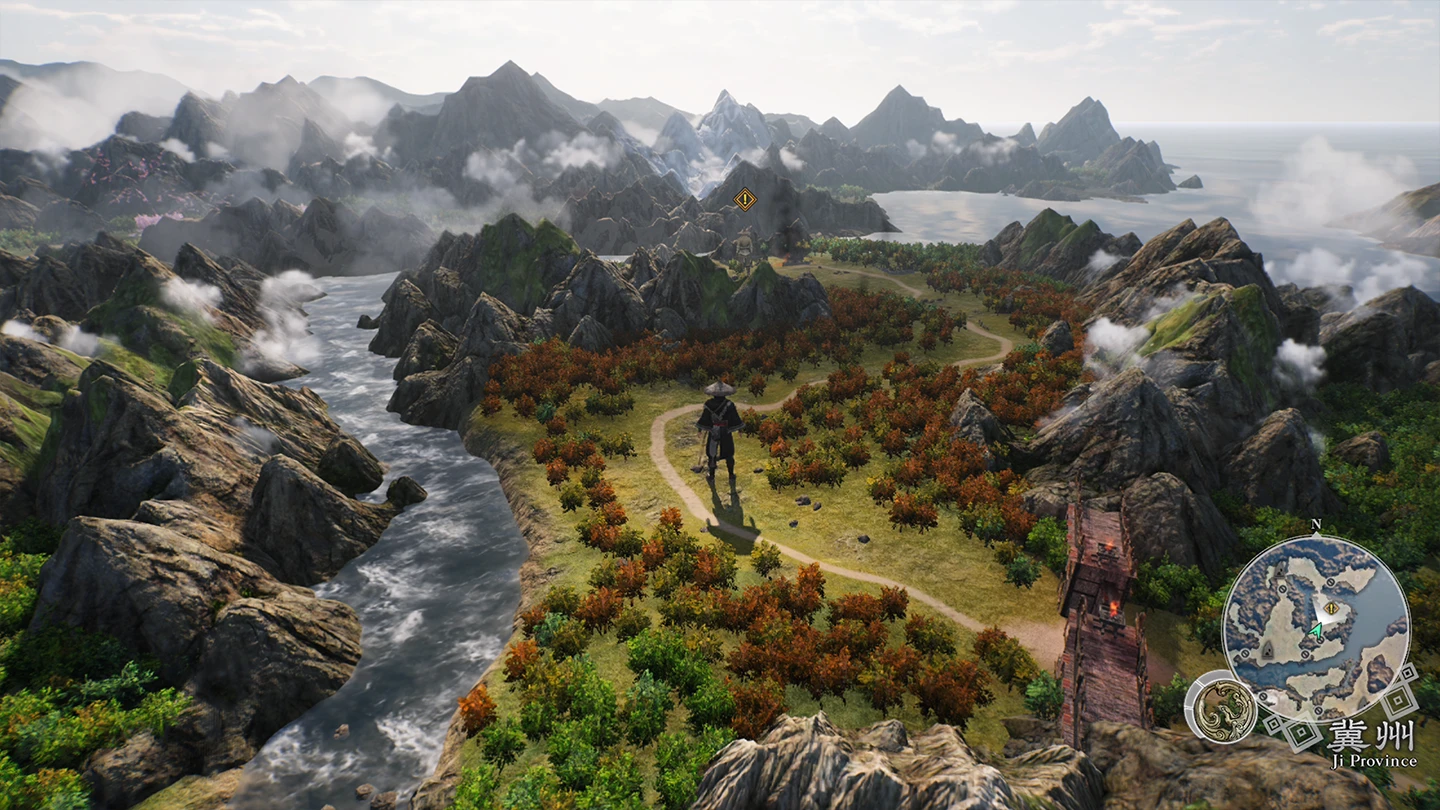Click the traveler beneath the quest marker
The height and width of the screenshot is (810, 1440).
[744, 245]
